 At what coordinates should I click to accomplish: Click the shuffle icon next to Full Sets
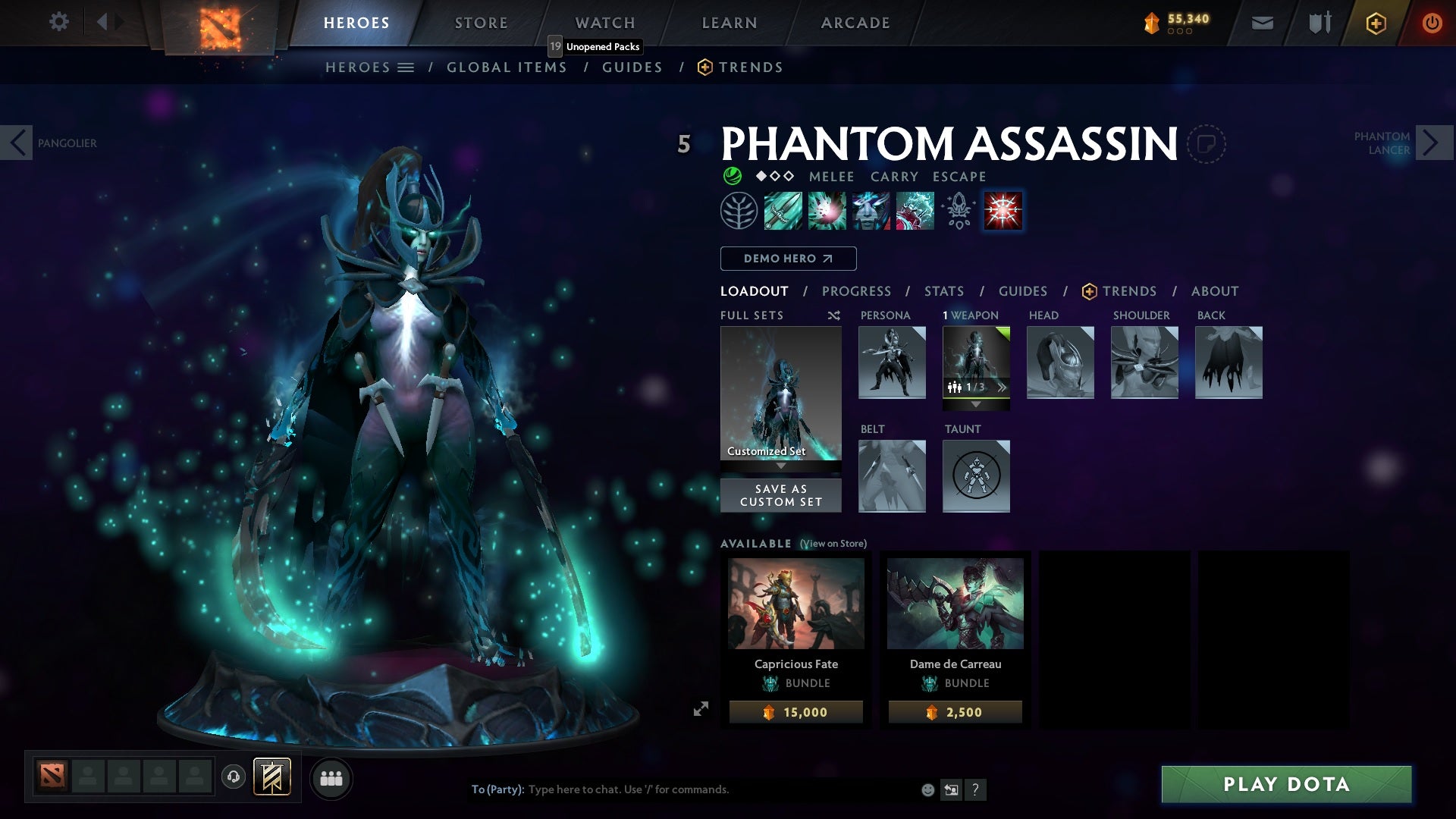(833, 315)
